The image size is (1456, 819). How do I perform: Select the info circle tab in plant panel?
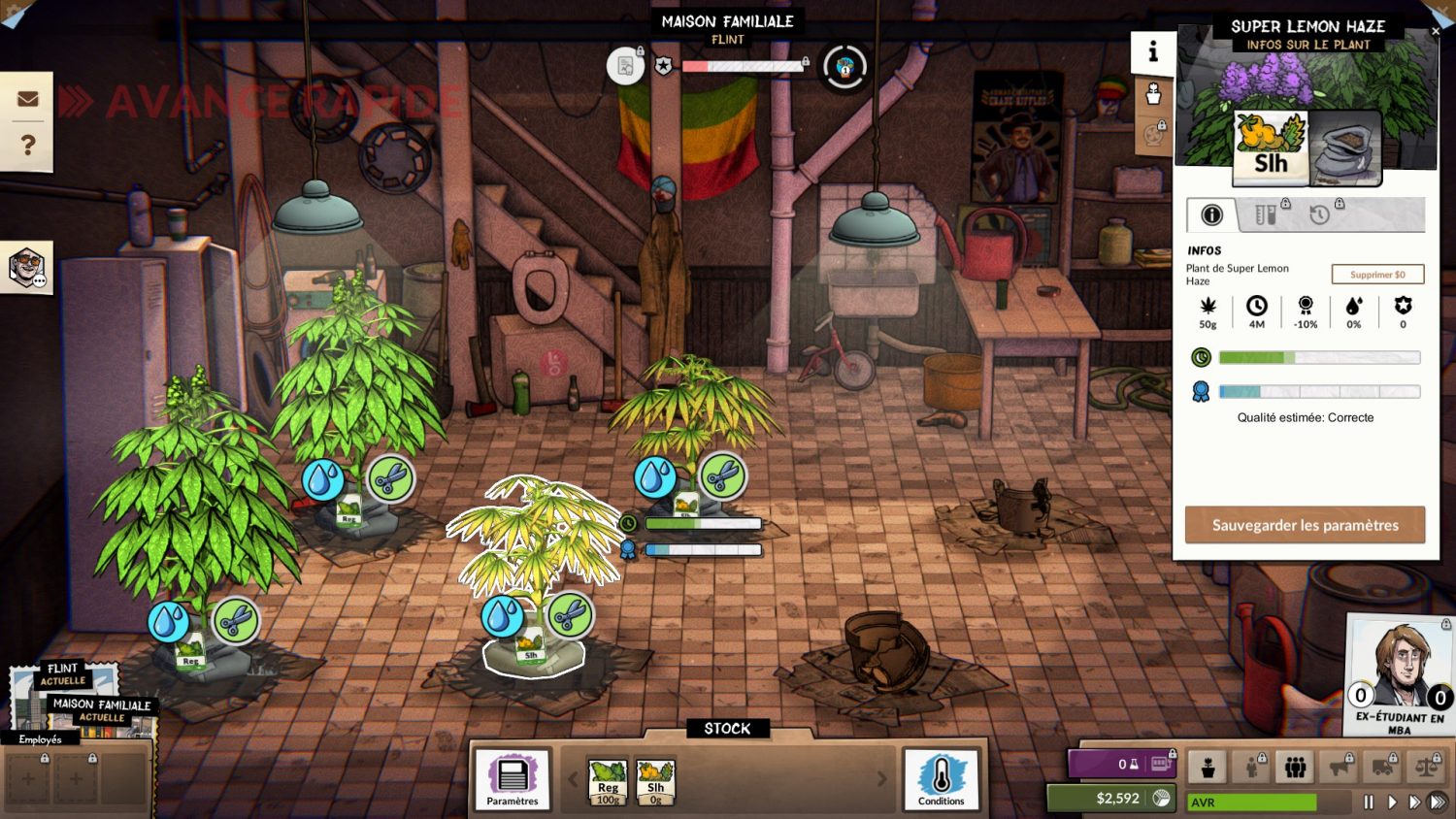tap(1211, 215)
